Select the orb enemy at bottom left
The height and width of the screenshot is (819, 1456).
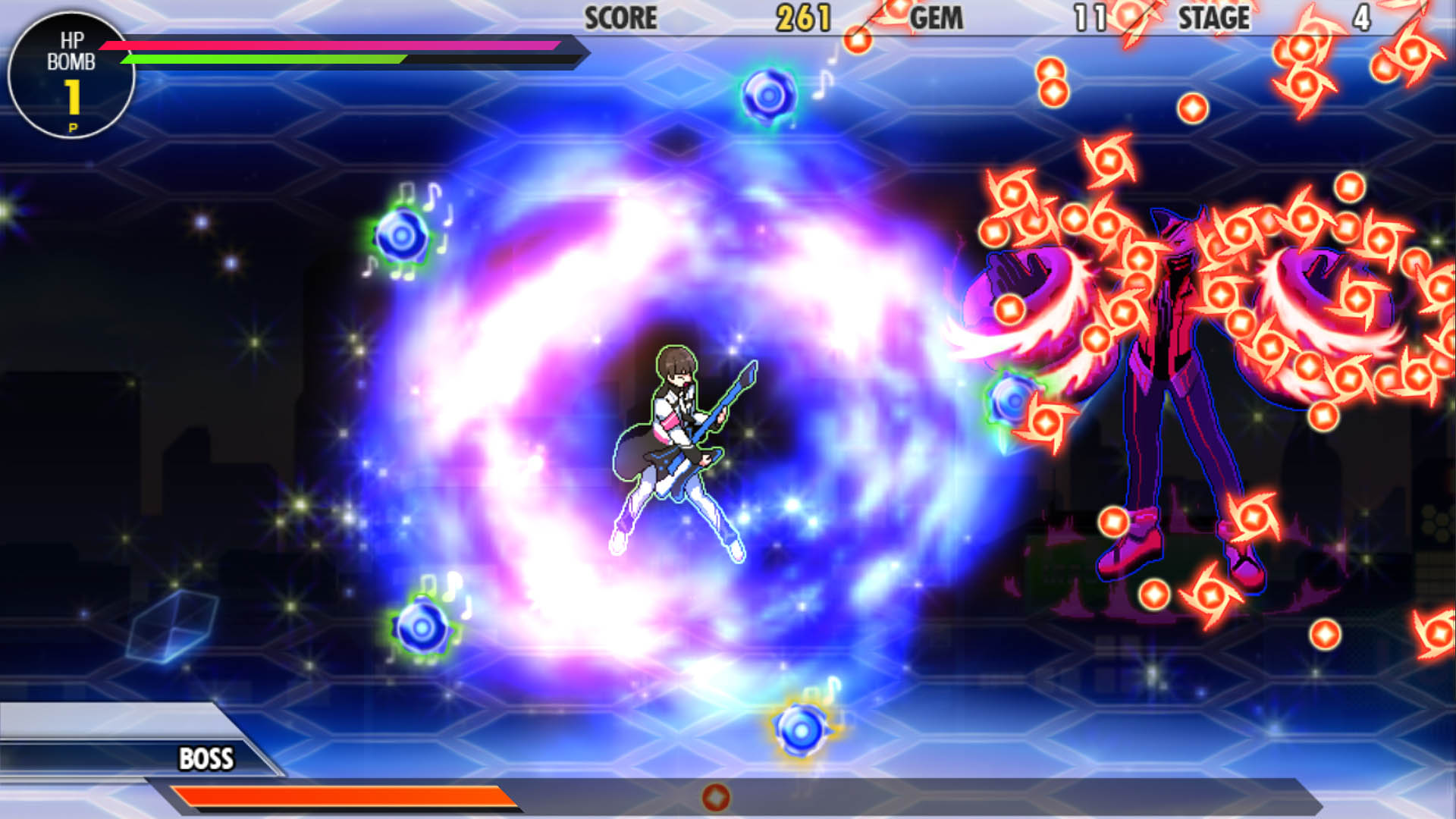tap(421, 629)
